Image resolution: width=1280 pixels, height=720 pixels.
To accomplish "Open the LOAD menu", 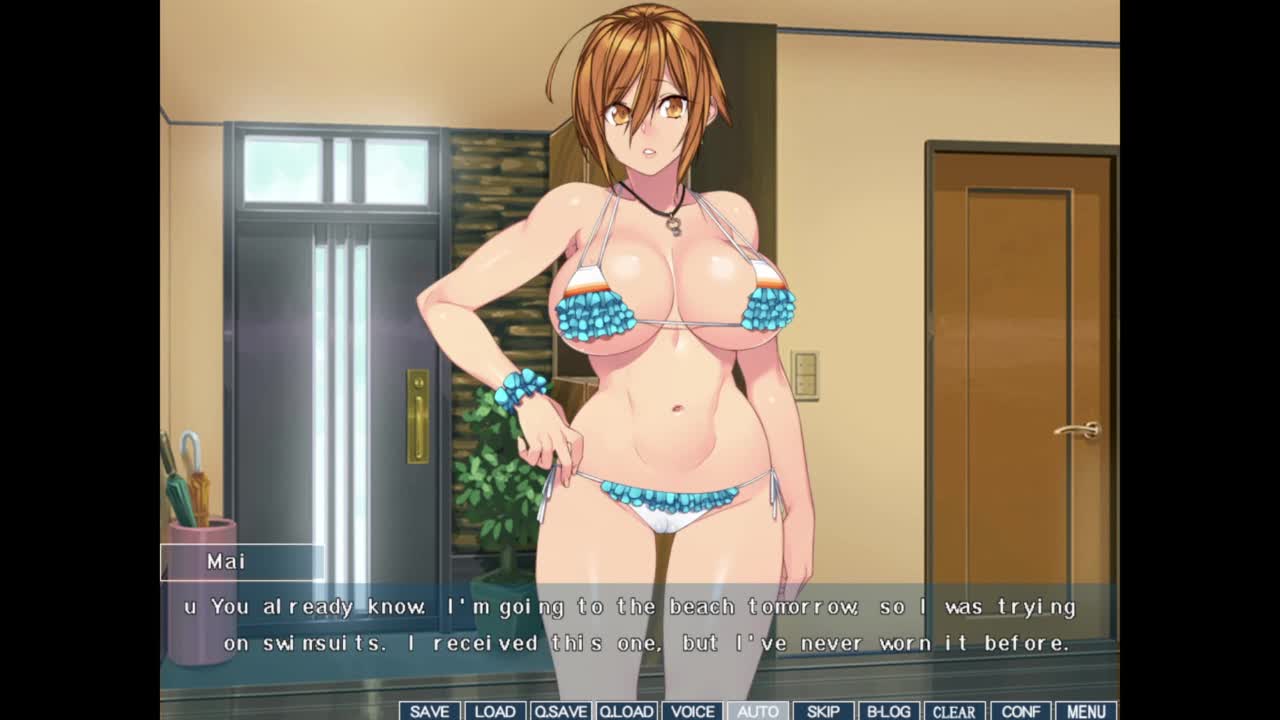I will (495, 711).
